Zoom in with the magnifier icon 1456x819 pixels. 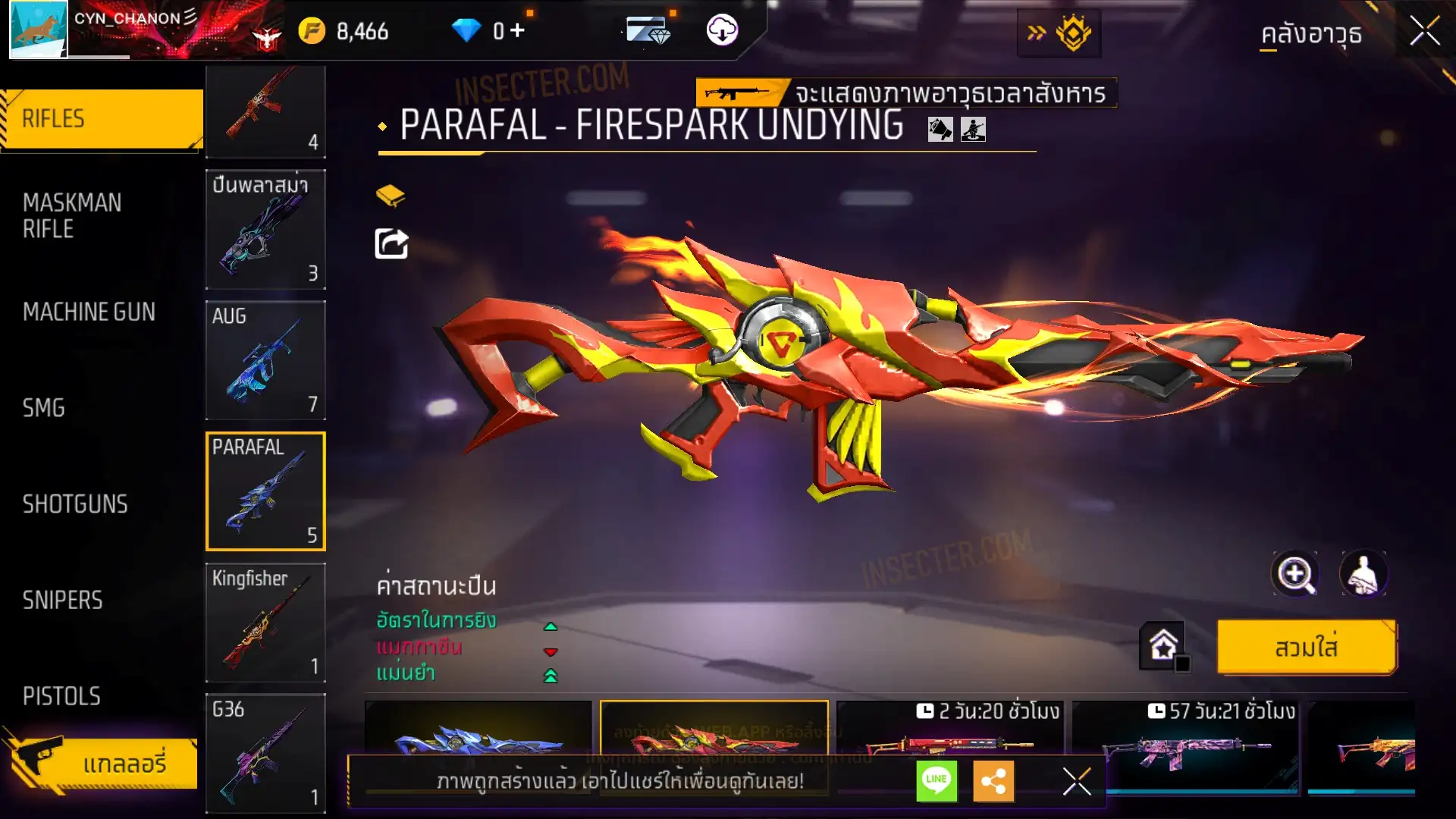click(x=1295, y=575)
